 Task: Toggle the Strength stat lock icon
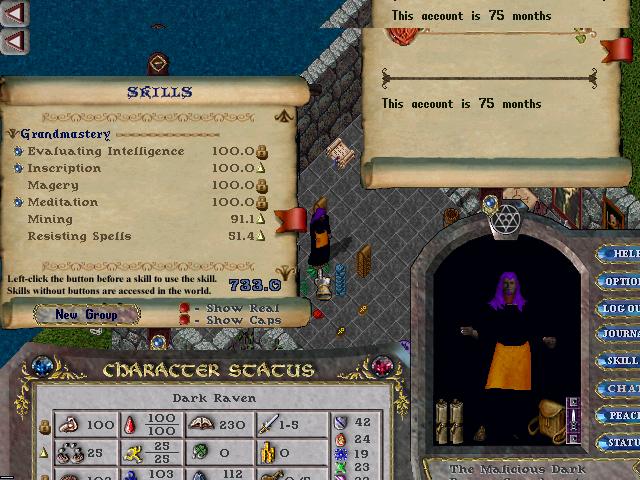tap(44, 426)
